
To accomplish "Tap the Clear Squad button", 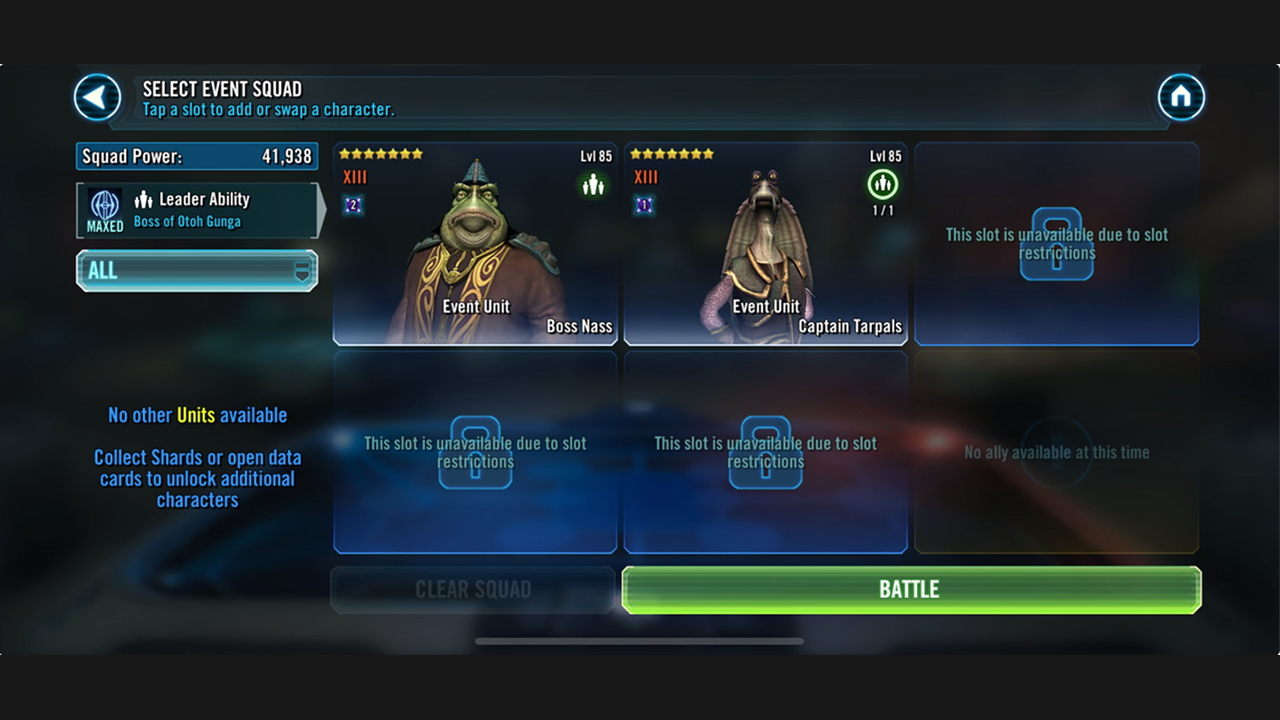I will 474,589.
